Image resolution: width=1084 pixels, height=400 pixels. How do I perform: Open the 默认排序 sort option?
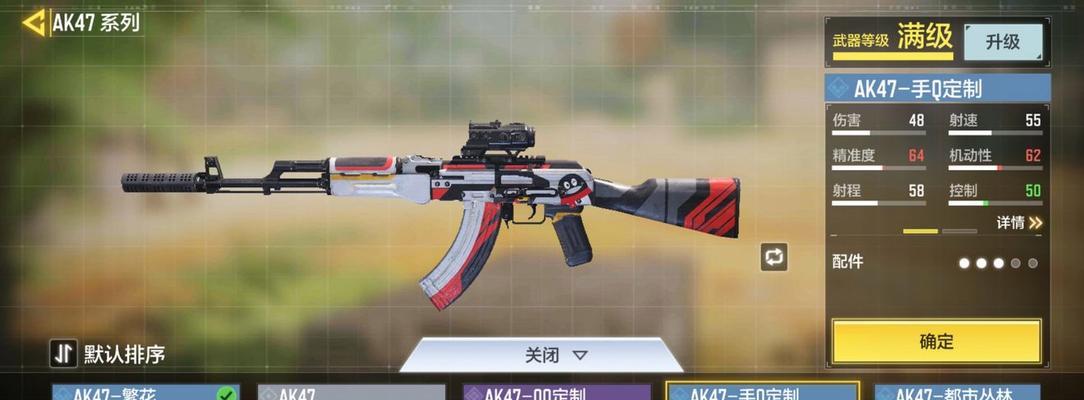108,353
